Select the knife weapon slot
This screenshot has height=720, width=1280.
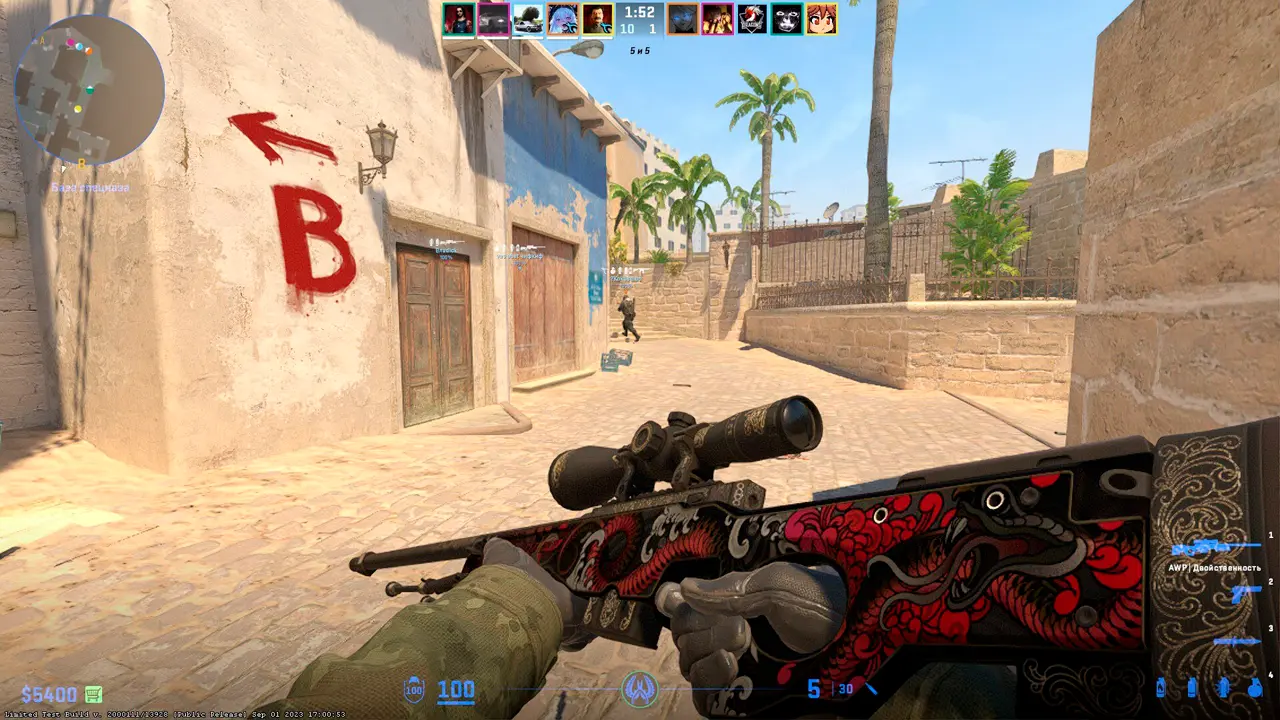(1236, 641)
